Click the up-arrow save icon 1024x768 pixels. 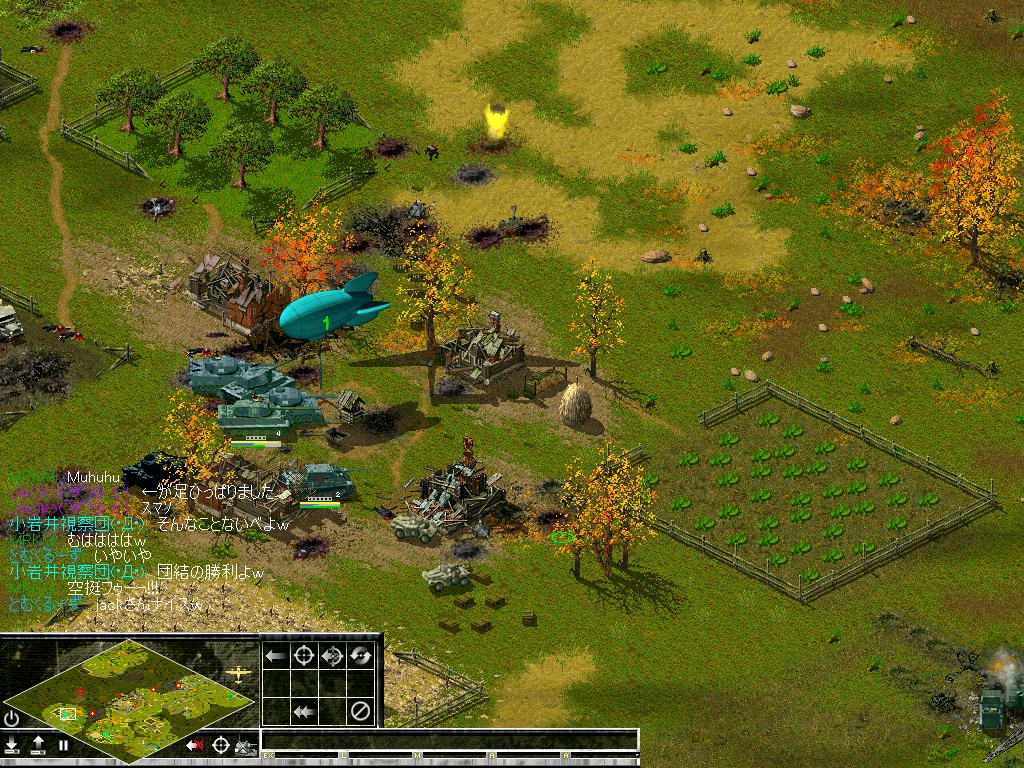tap(38, 744)
